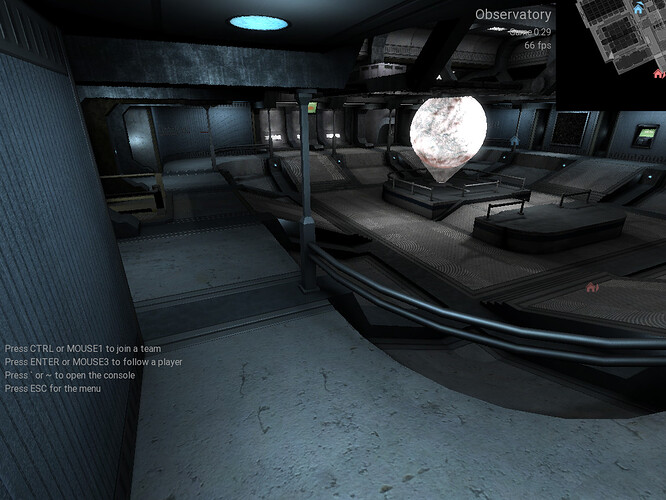The height and width of the screenshot is (500, 666).
Task: Select the red base marker on the minimap
Action: [x=658, y=73]
